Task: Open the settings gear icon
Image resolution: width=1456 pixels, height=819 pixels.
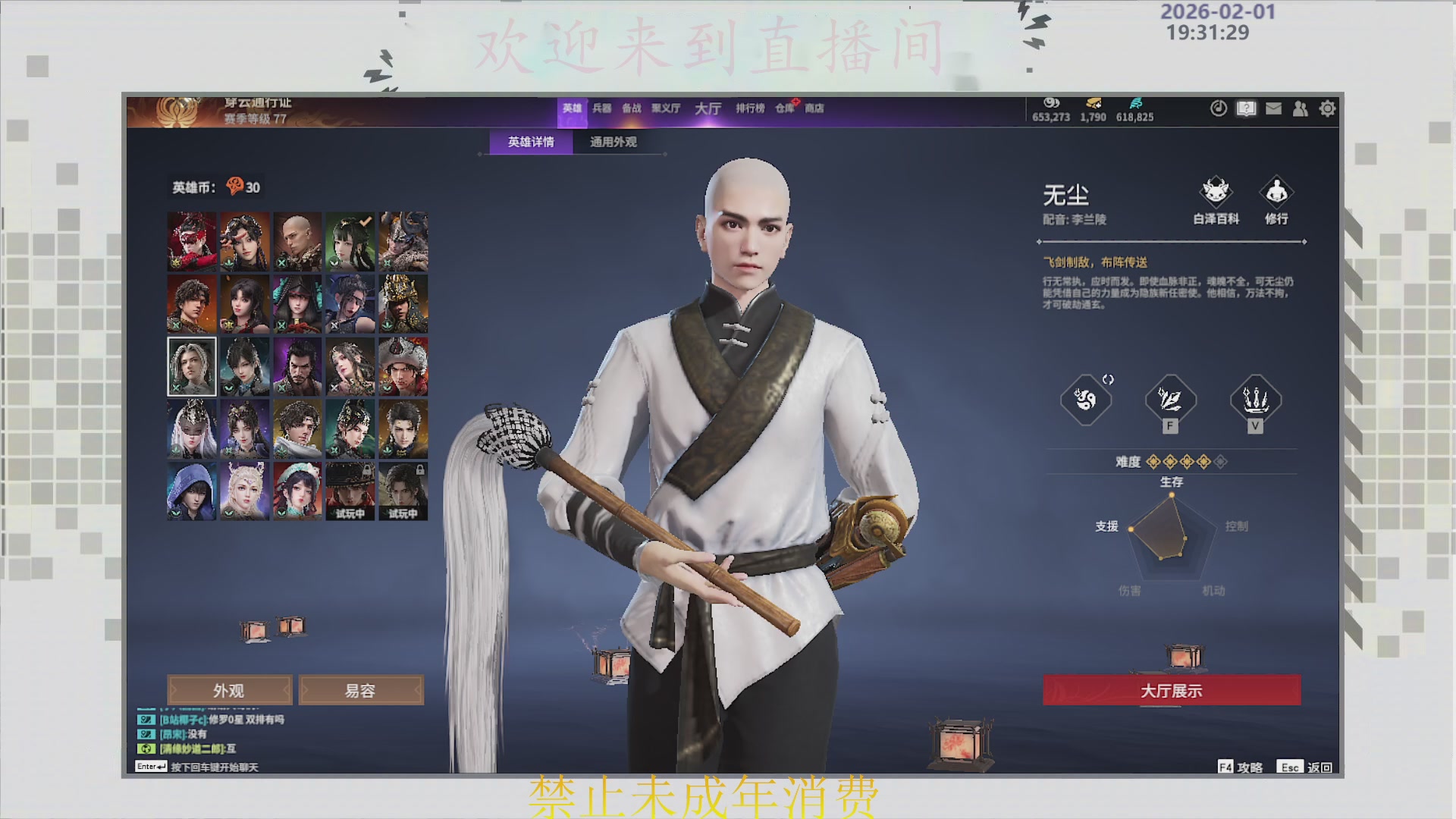Action: (x=1329, y=108)
